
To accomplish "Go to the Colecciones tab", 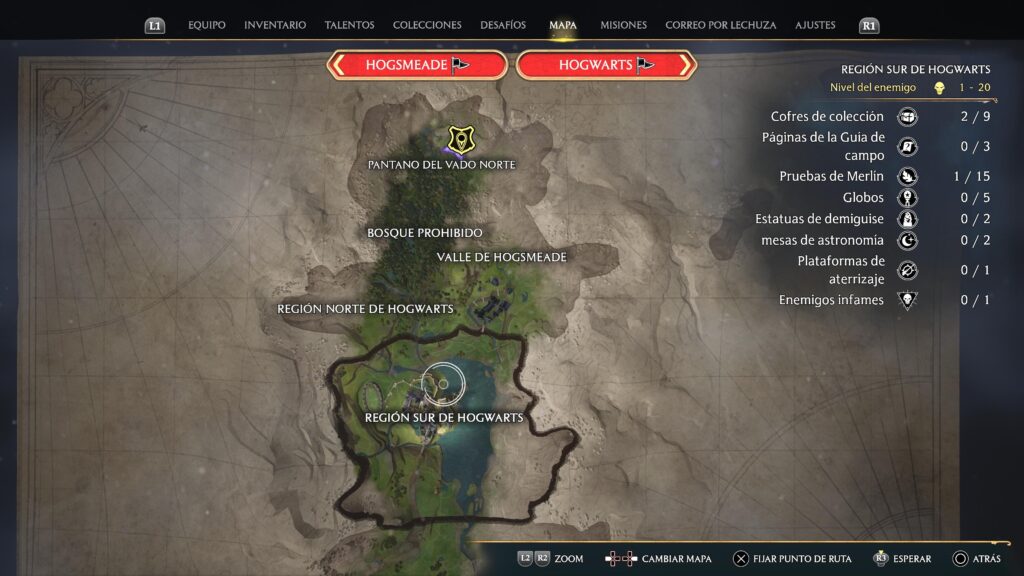I will tap(427, 25).
